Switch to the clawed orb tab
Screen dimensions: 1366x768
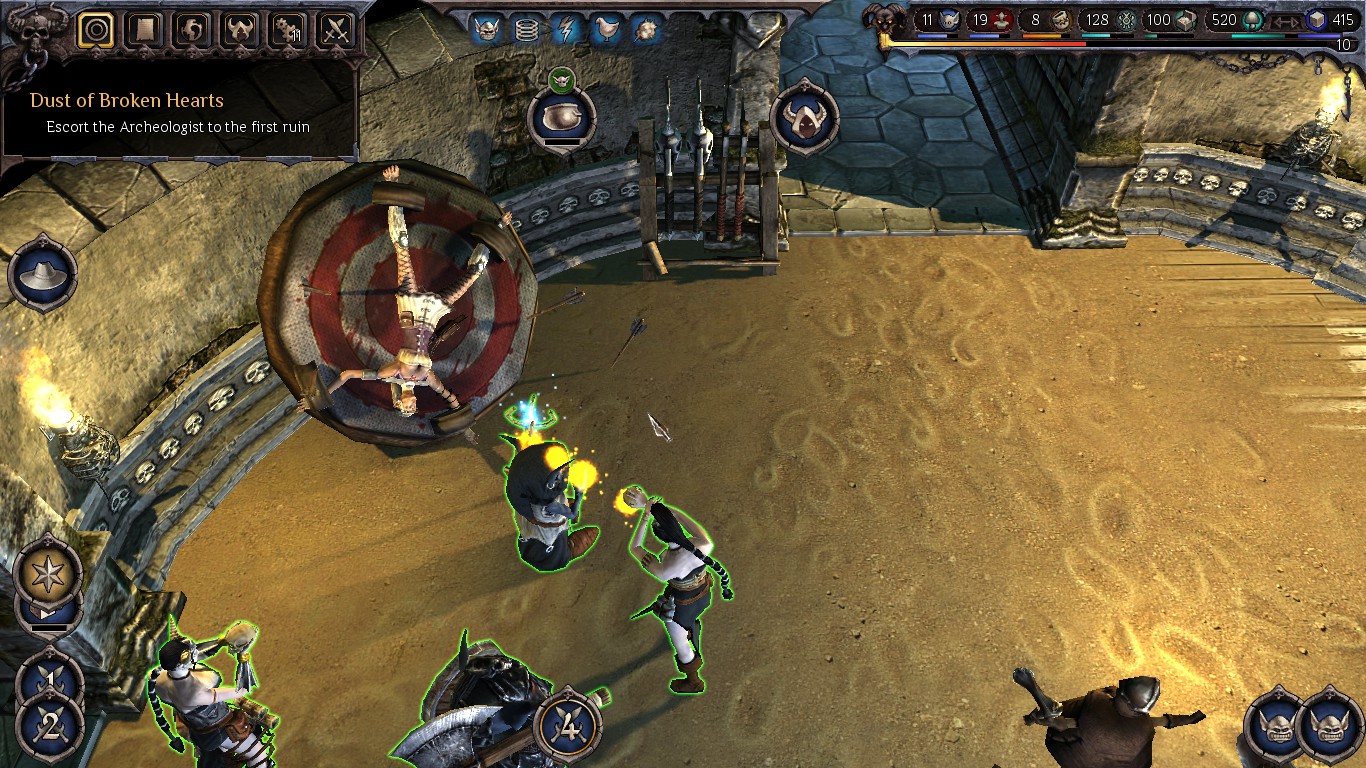pyautogui.click(x=192, y=30)
